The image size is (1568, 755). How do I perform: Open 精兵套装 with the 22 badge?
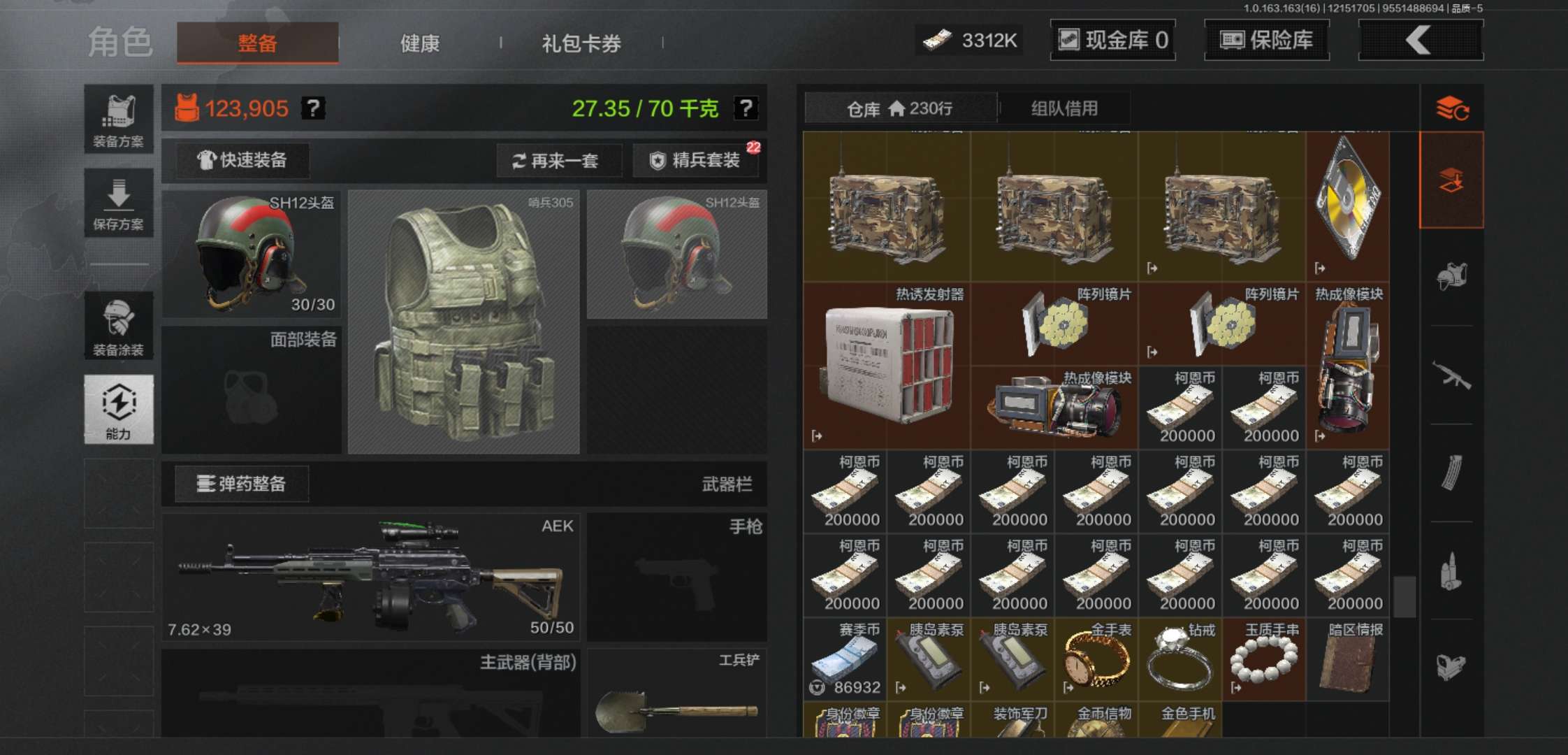[696, 161]
